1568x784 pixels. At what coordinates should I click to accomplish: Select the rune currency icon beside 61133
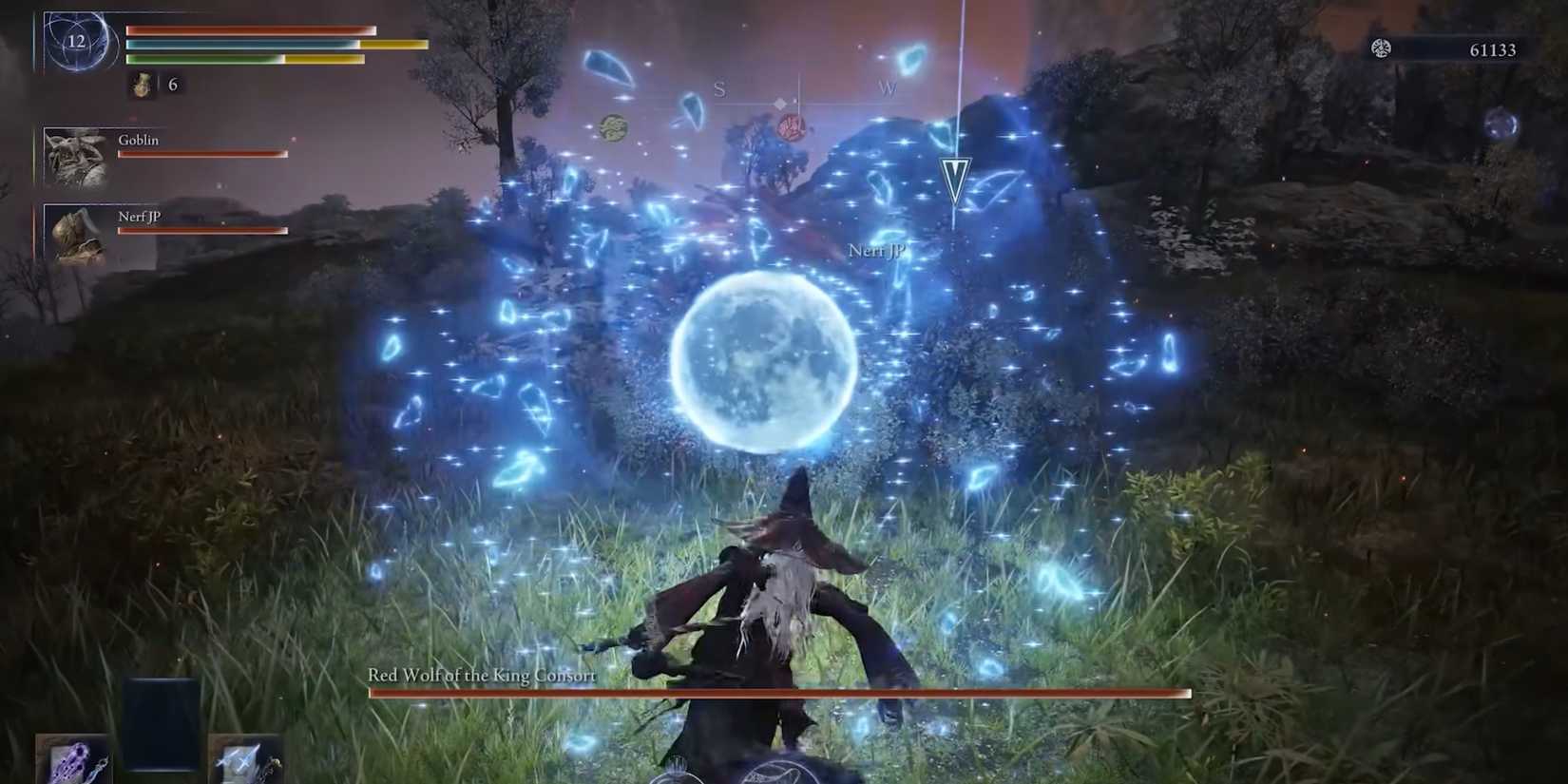[x=1382, y=48]
